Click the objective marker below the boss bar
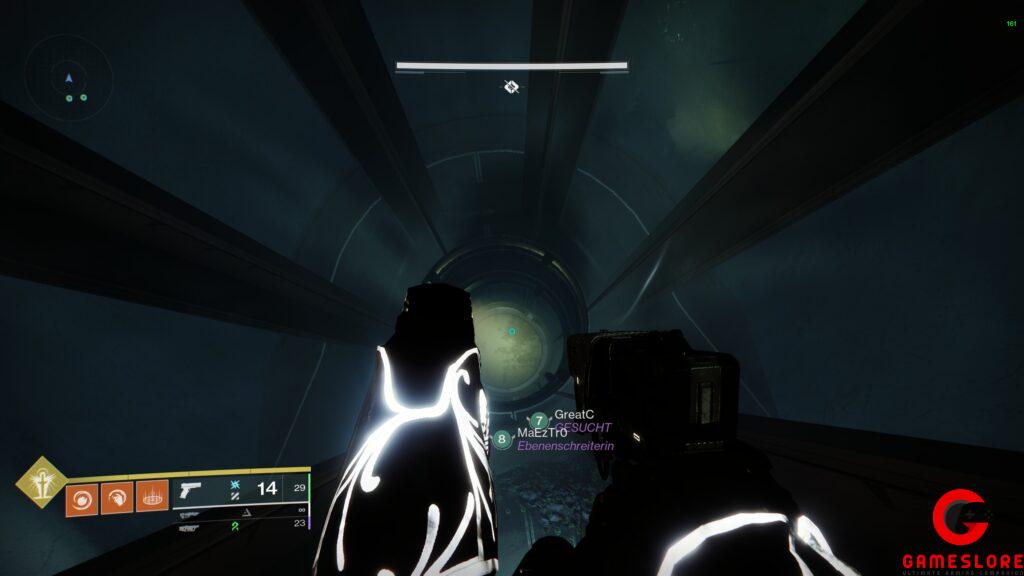 511,87
